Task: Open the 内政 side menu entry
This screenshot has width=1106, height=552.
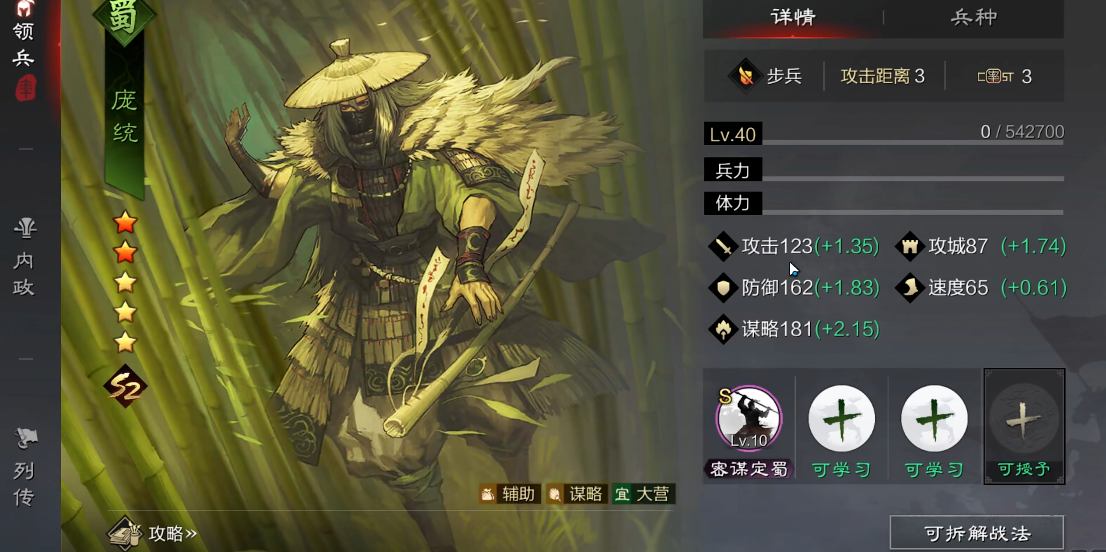Action: click(25, 258)
